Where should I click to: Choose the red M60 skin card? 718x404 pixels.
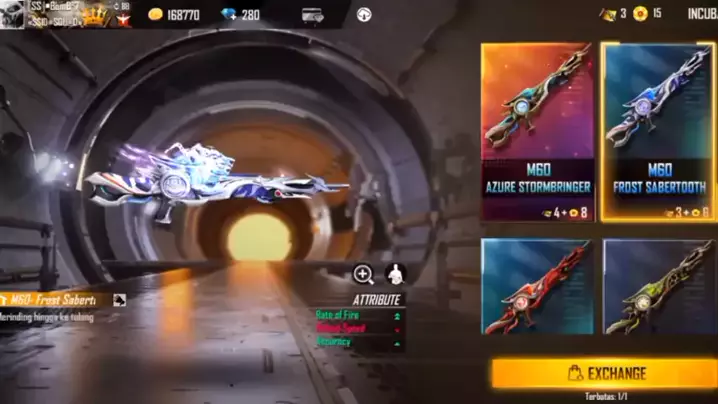coord(538,288)
